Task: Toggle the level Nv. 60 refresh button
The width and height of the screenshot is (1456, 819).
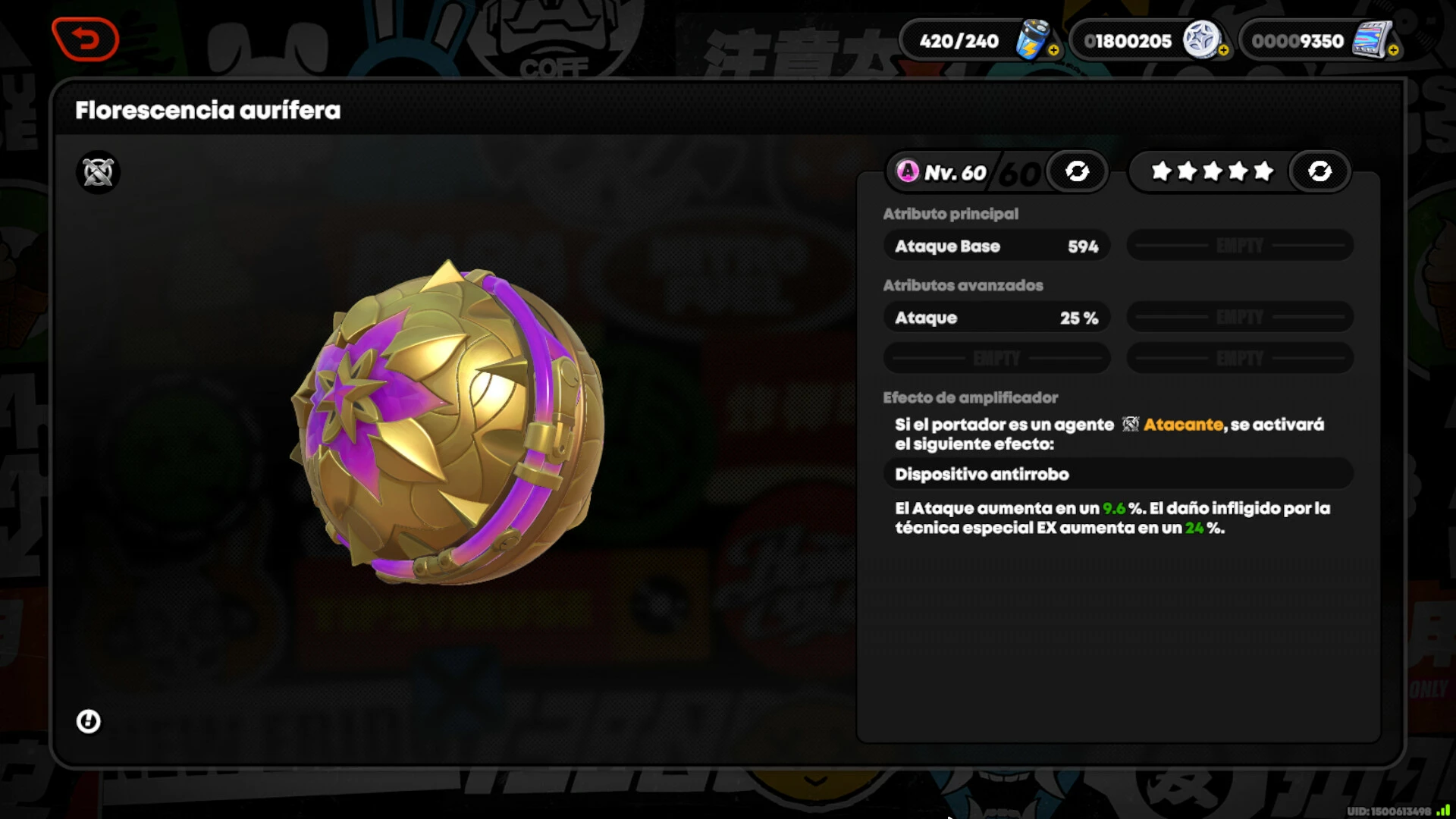Action: click(x=1077, y=171)
